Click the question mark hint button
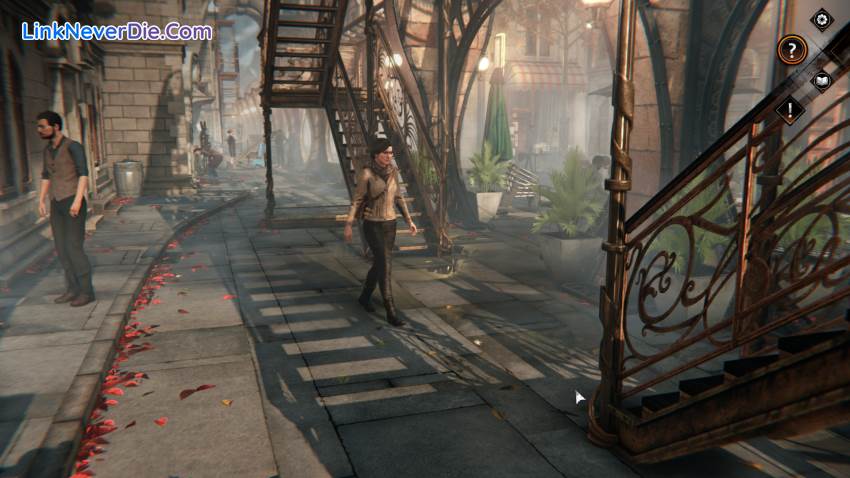 [x=791, y=50]
